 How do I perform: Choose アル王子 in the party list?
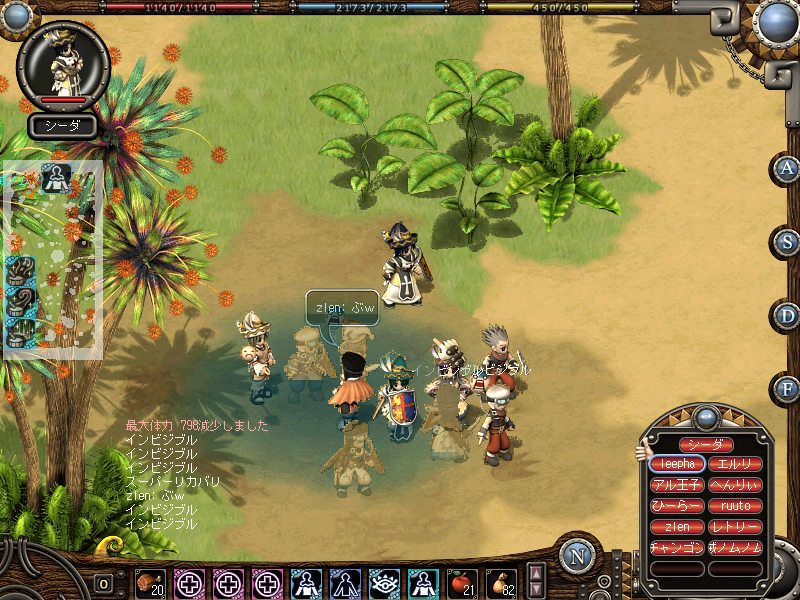pyautogui.click(x=677, y=485)
